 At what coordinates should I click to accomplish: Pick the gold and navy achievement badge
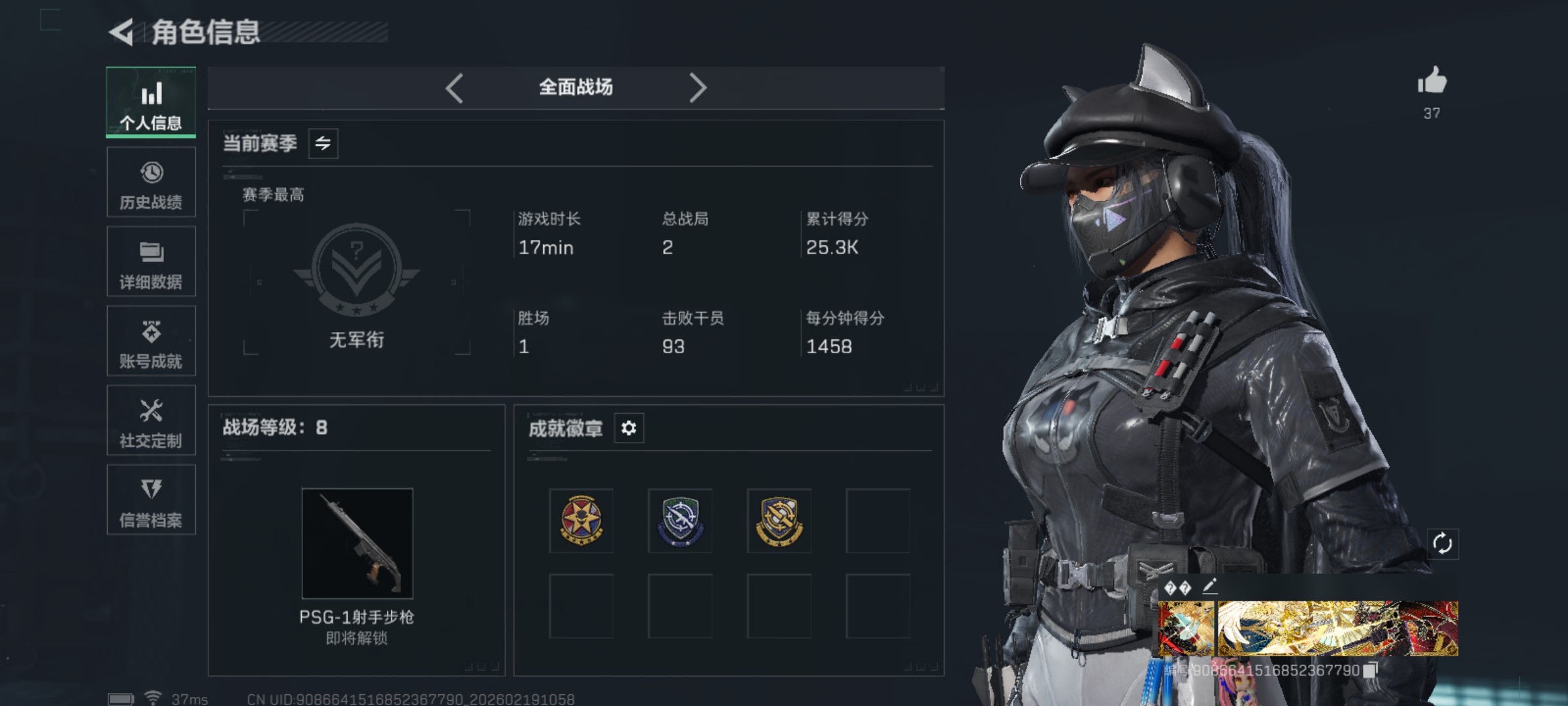(x=779, y=521)
